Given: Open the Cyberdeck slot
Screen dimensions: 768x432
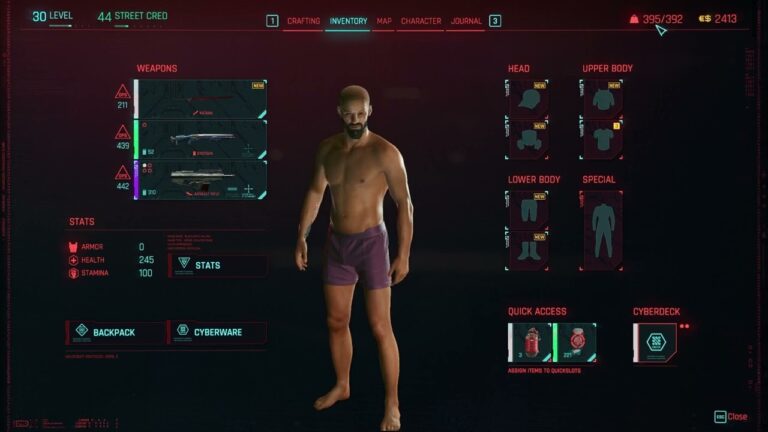Looking at the screenshot, I should tap(655, 342).
